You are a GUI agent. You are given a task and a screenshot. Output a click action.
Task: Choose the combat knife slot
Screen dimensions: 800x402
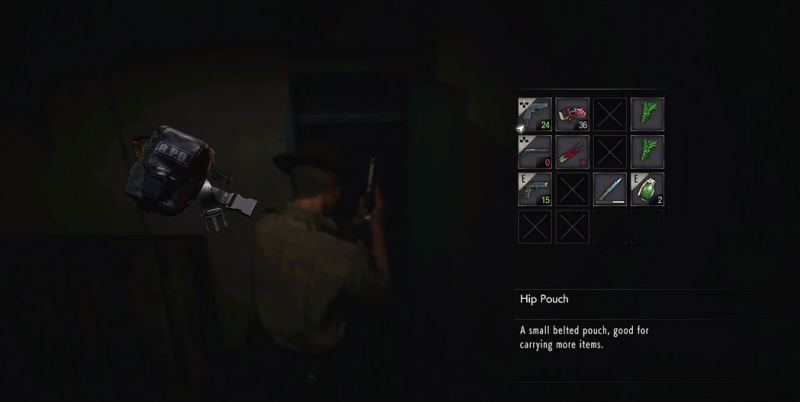pos(610,188)
